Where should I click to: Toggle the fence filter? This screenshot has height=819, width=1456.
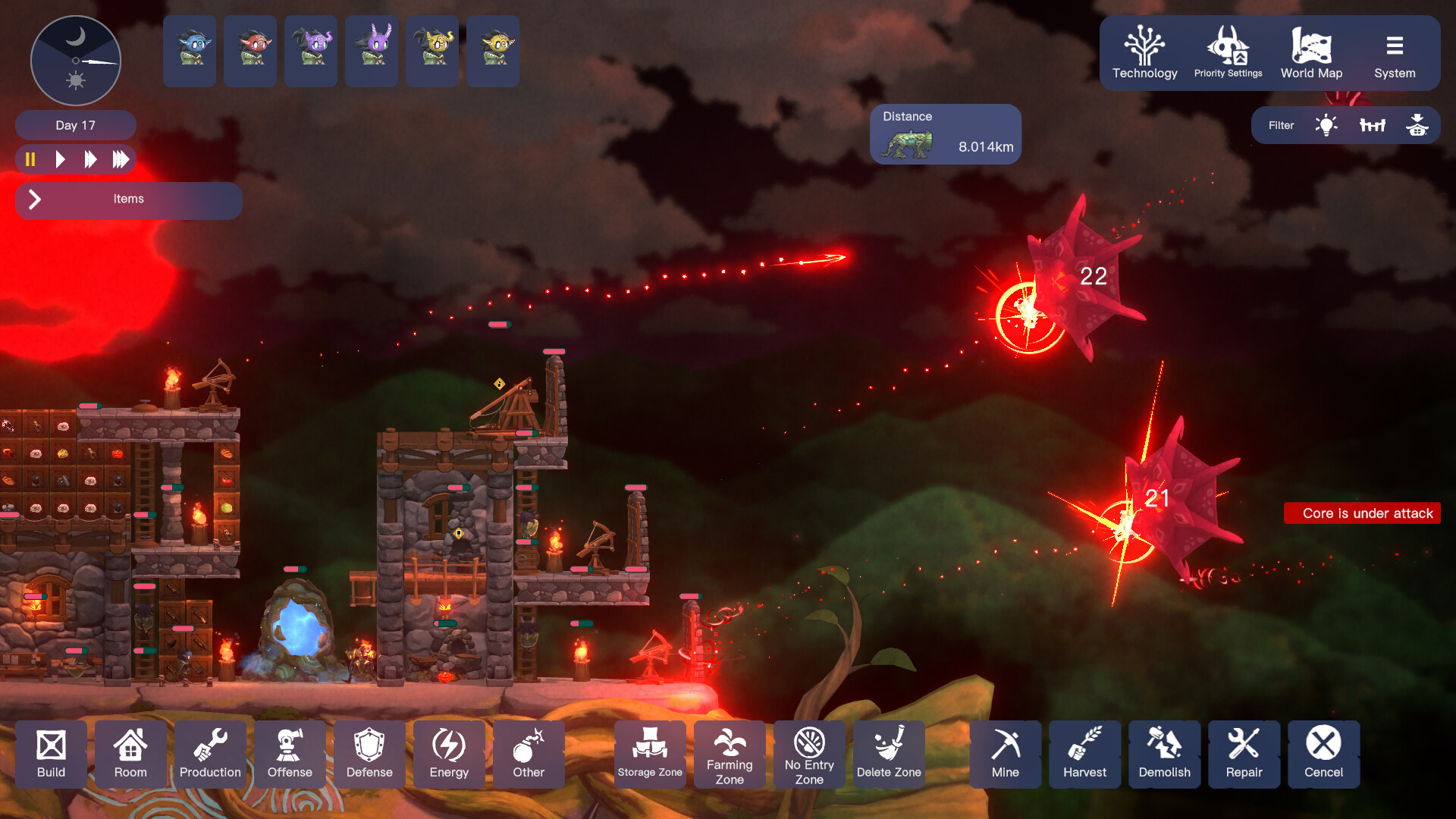[x=1373, y=124]
